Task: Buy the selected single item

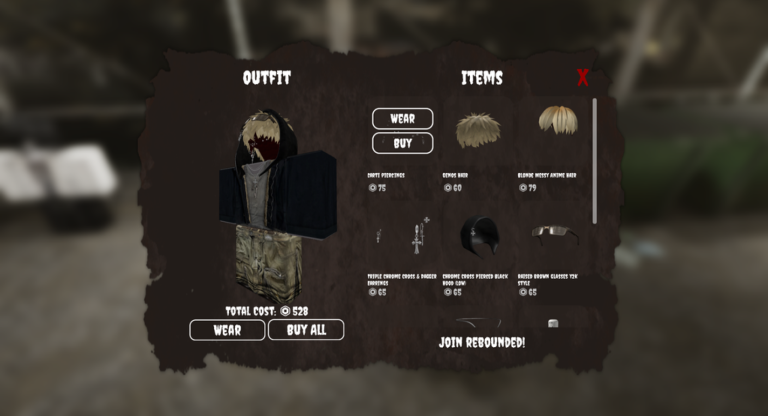Action: tap(402, 143)
